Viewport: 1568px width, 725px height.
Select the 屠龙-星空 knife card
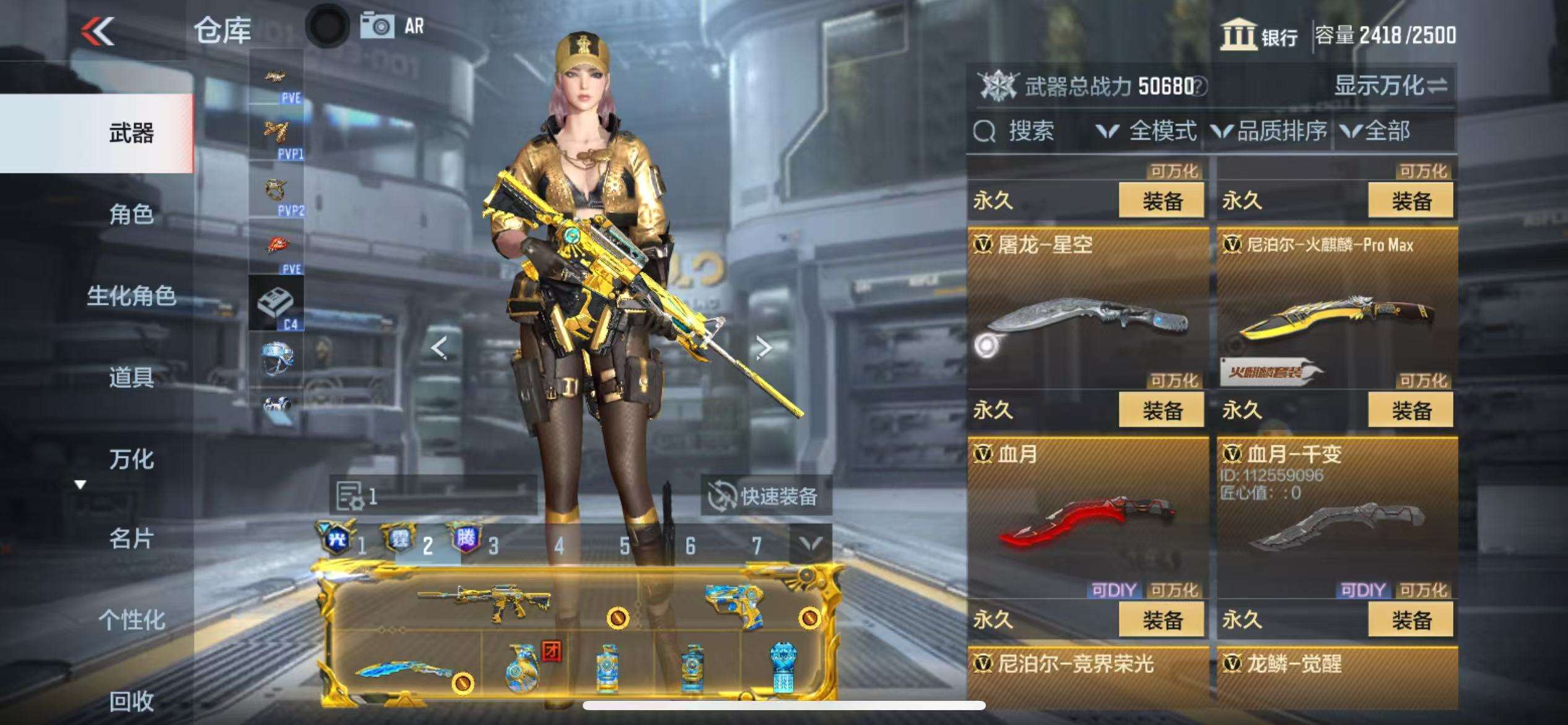(x=1087, y=310)
